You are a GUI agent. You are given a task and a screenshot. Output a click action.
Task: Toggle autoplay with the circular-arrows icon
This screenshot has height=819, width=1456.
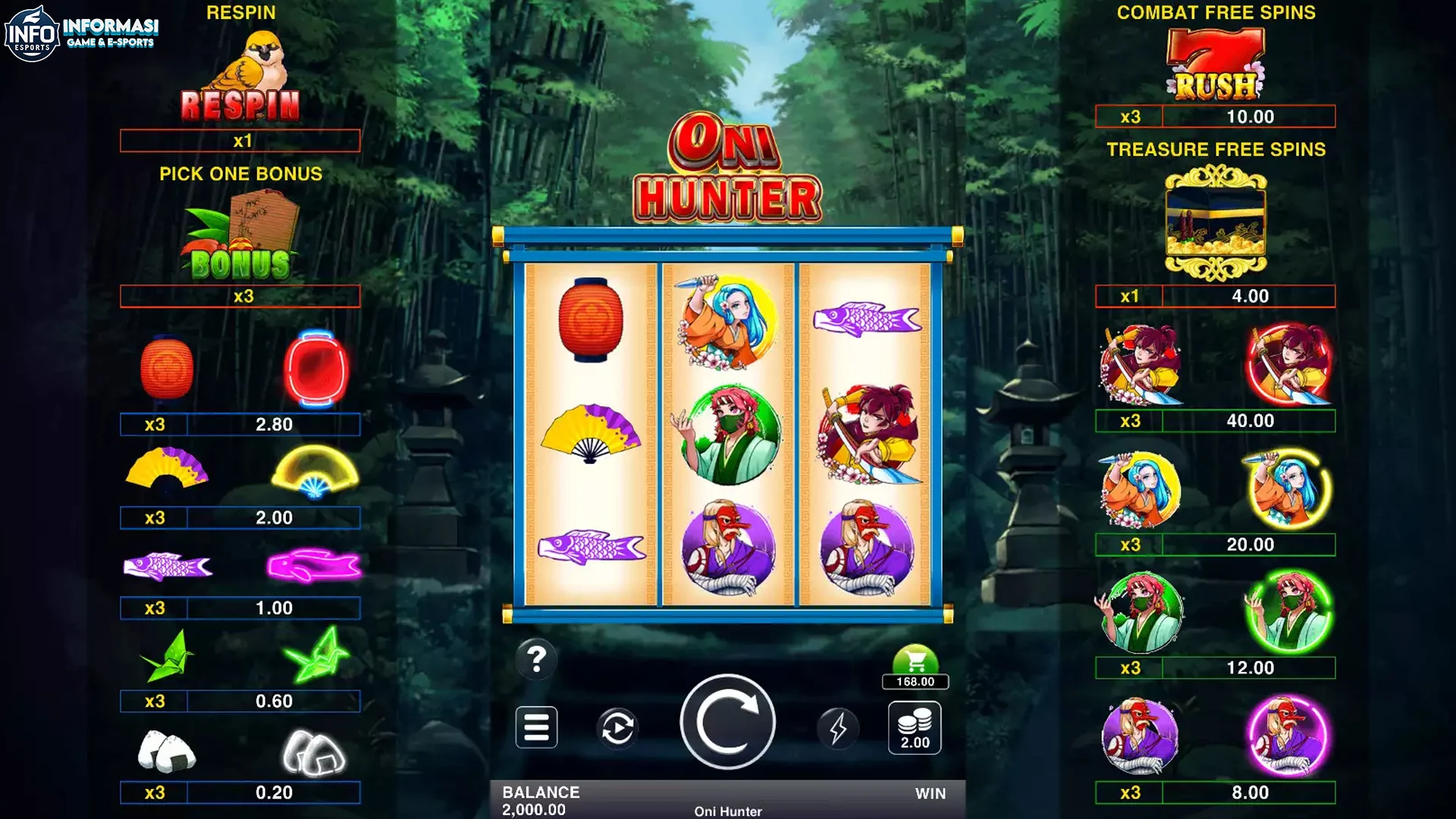click(x=617, y=726)
